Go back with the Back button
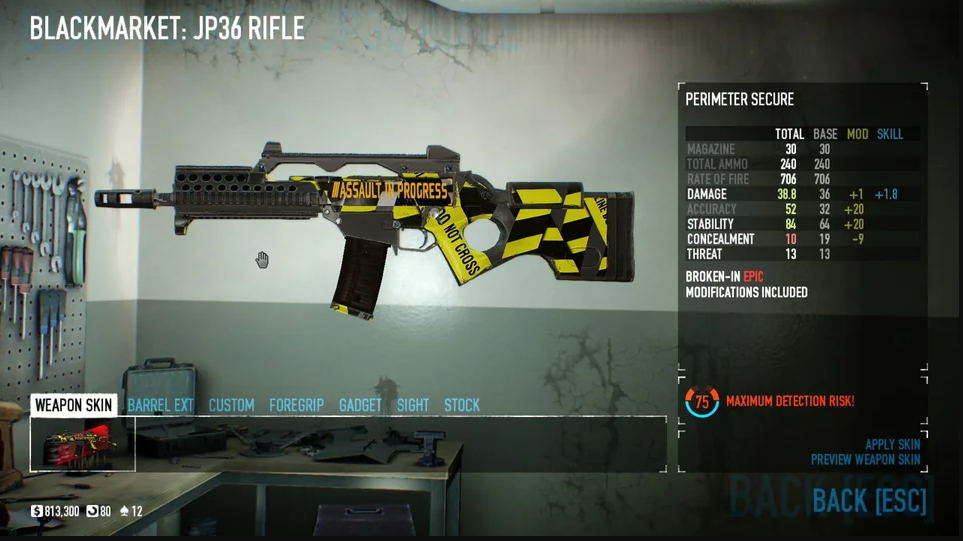 point(869,501)
